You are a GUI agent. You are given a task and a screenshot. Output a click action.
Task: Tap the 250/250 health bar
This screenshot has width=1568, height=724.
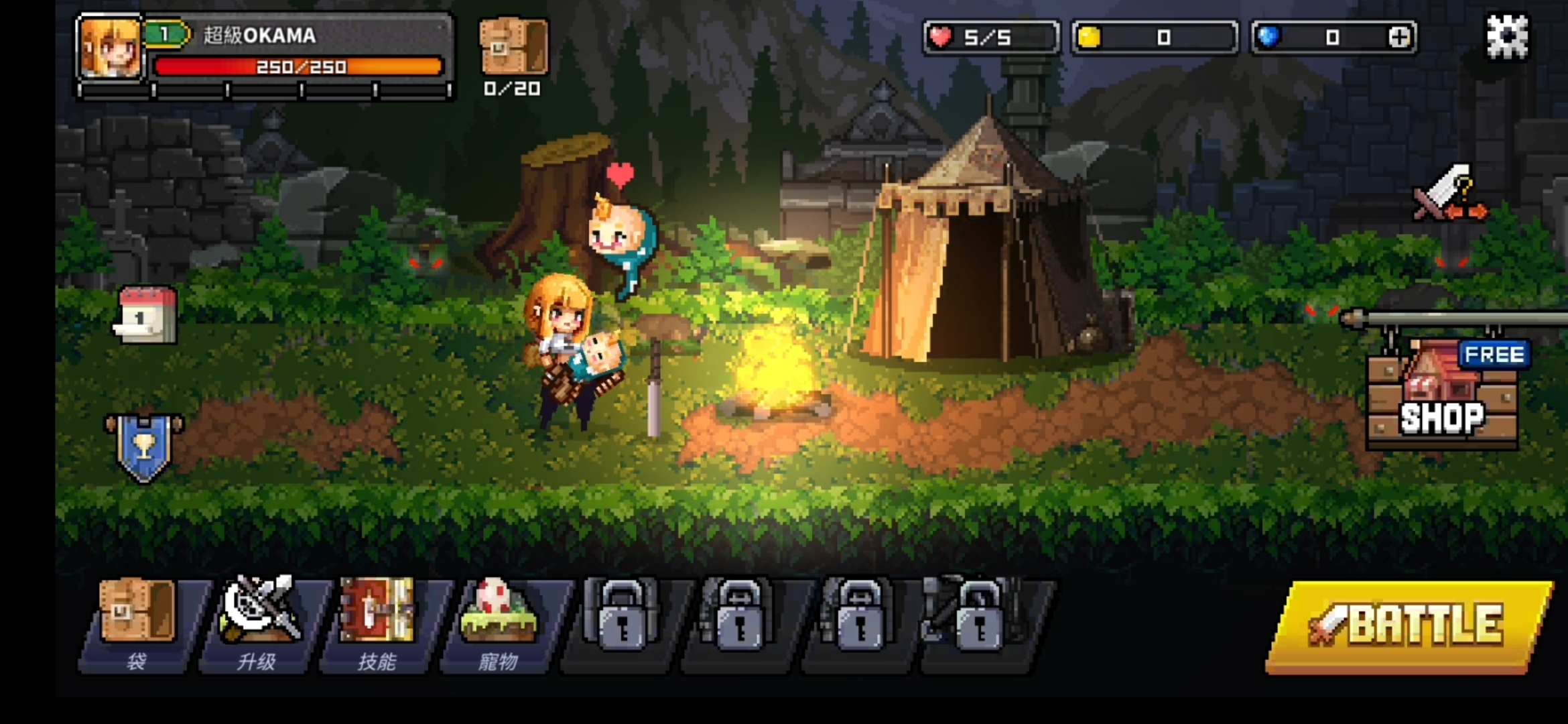coord(298,67)
